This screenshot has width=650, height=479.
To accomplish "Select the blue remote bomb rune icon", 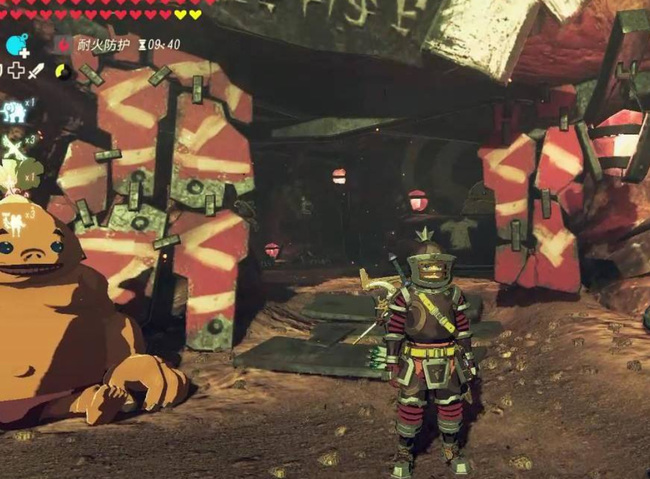I will pyautogui.click(x=15, y=44).
